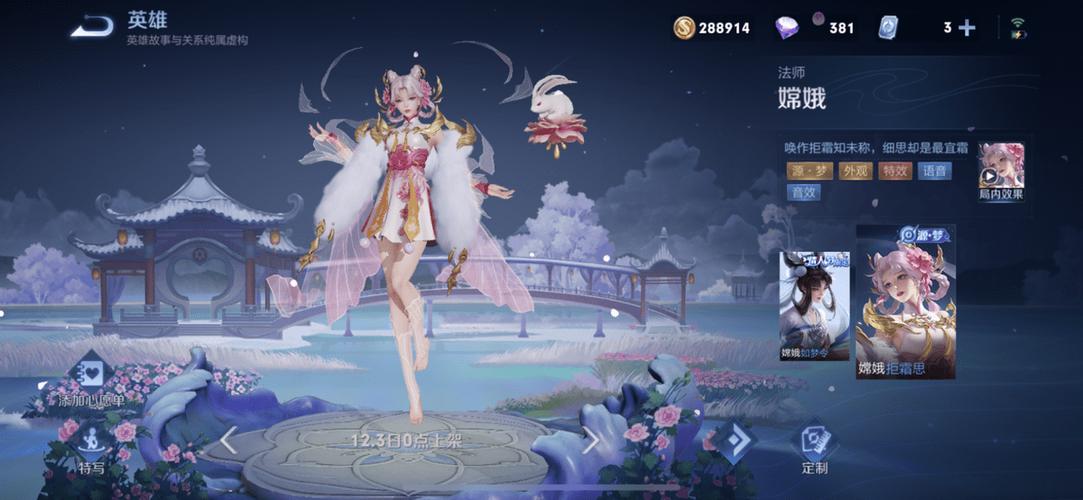The width and height of the screenshot is (1083, 500).
Task: Select the 特效 tag
Action: pos(895,170)
